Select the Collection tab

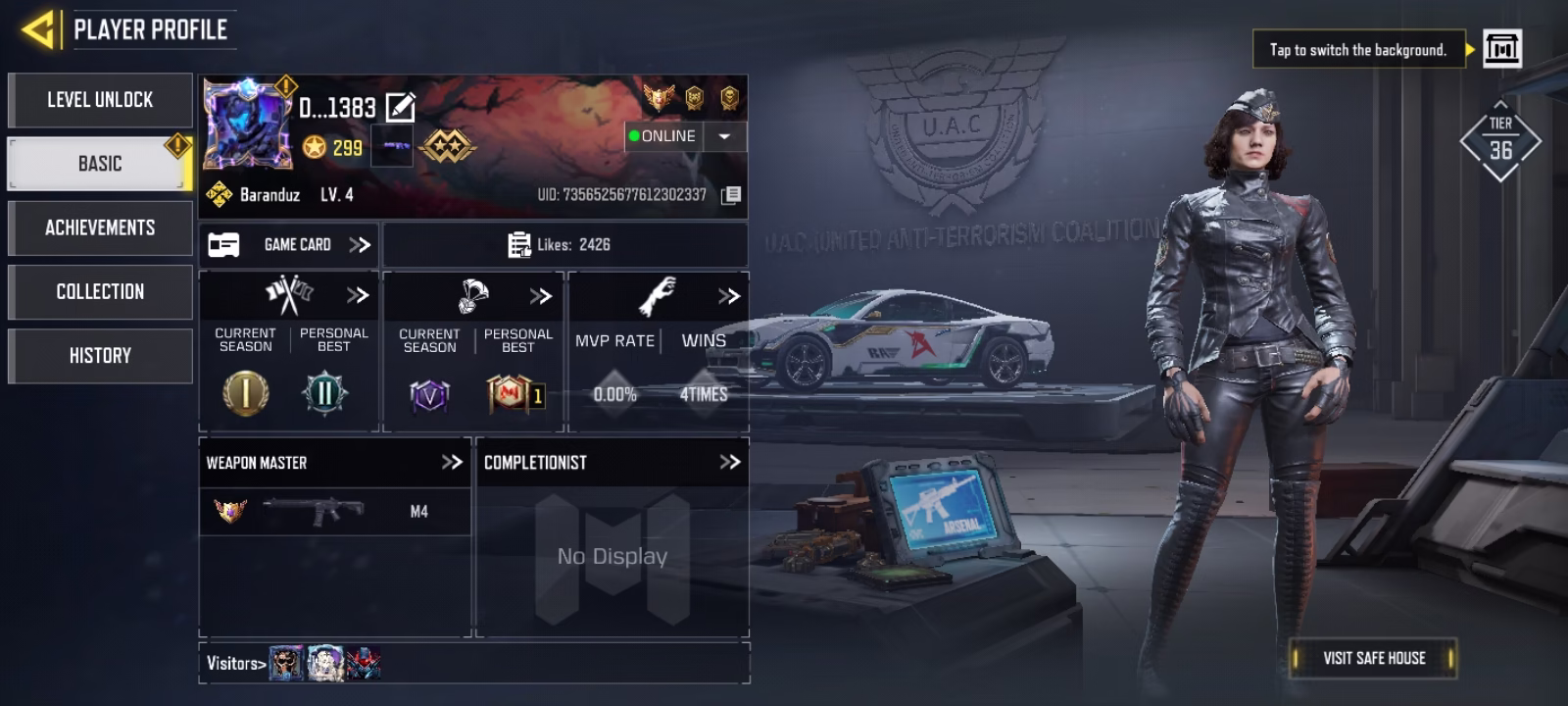100,291
